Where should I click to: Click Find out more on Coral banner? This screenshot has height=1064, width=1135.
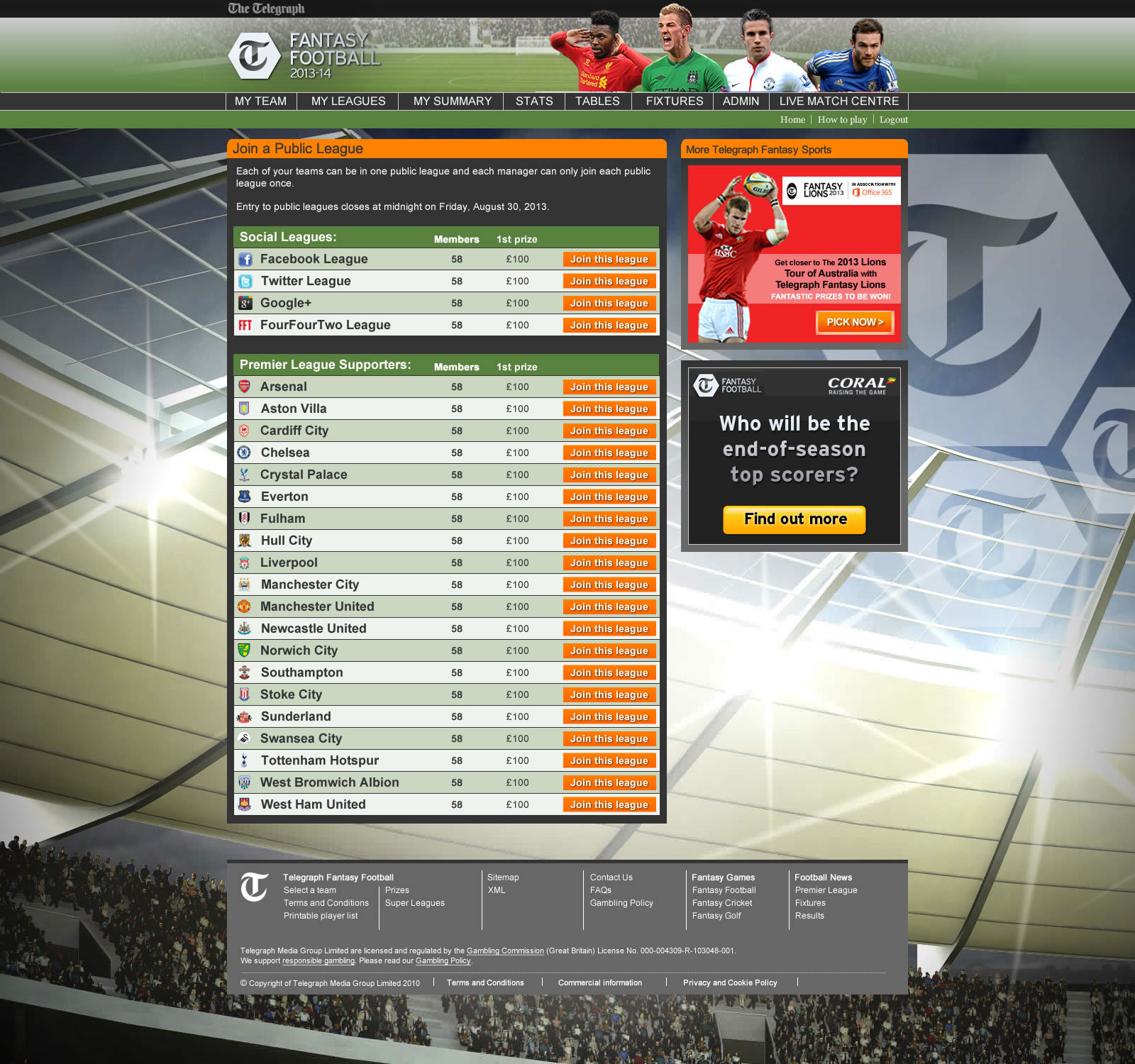(794, 519)
